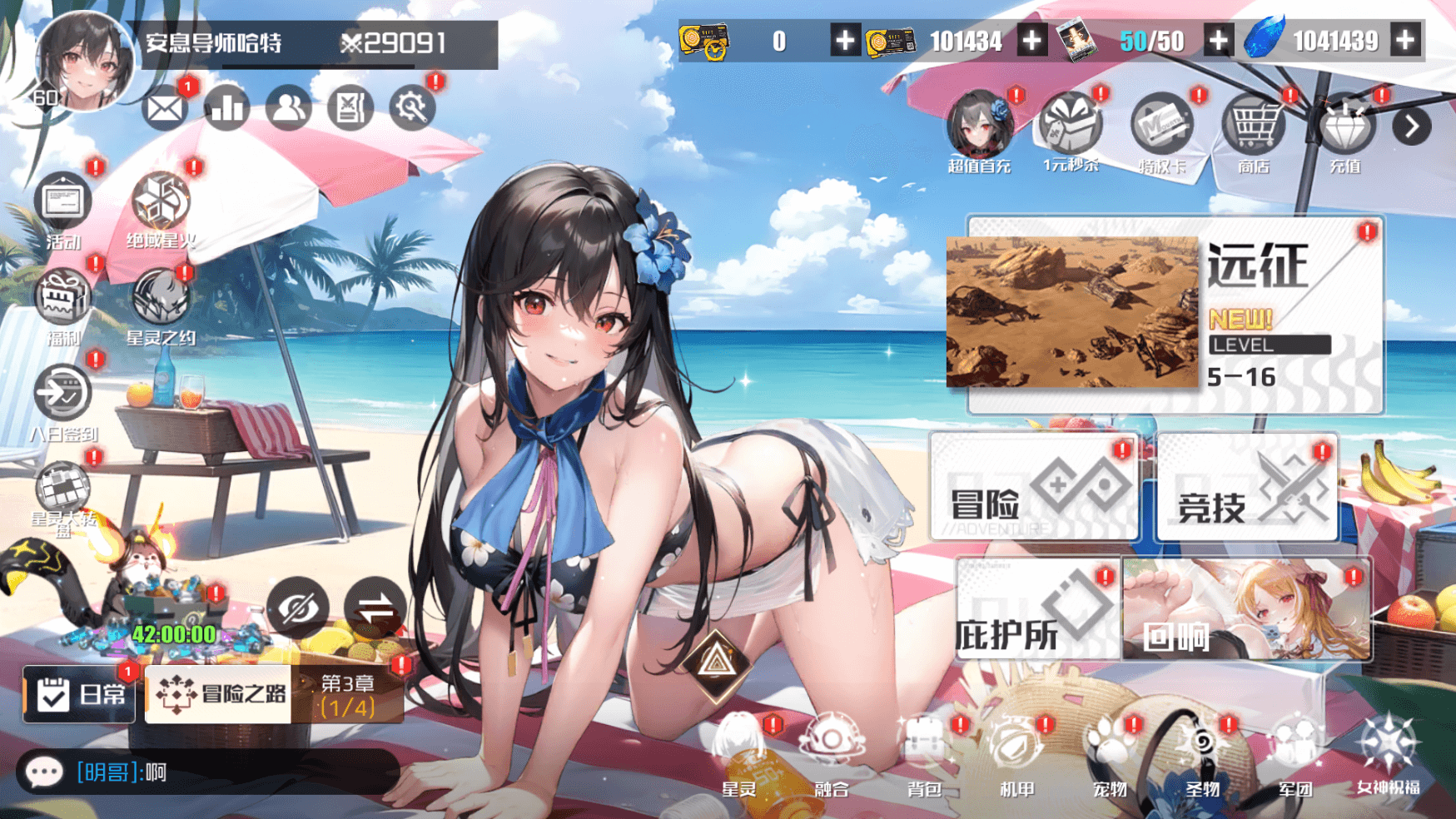Image resolution: width=1456 pixels, height=819 pixels.
Task: Open the mail envelope icon
Action: point(164,108)
